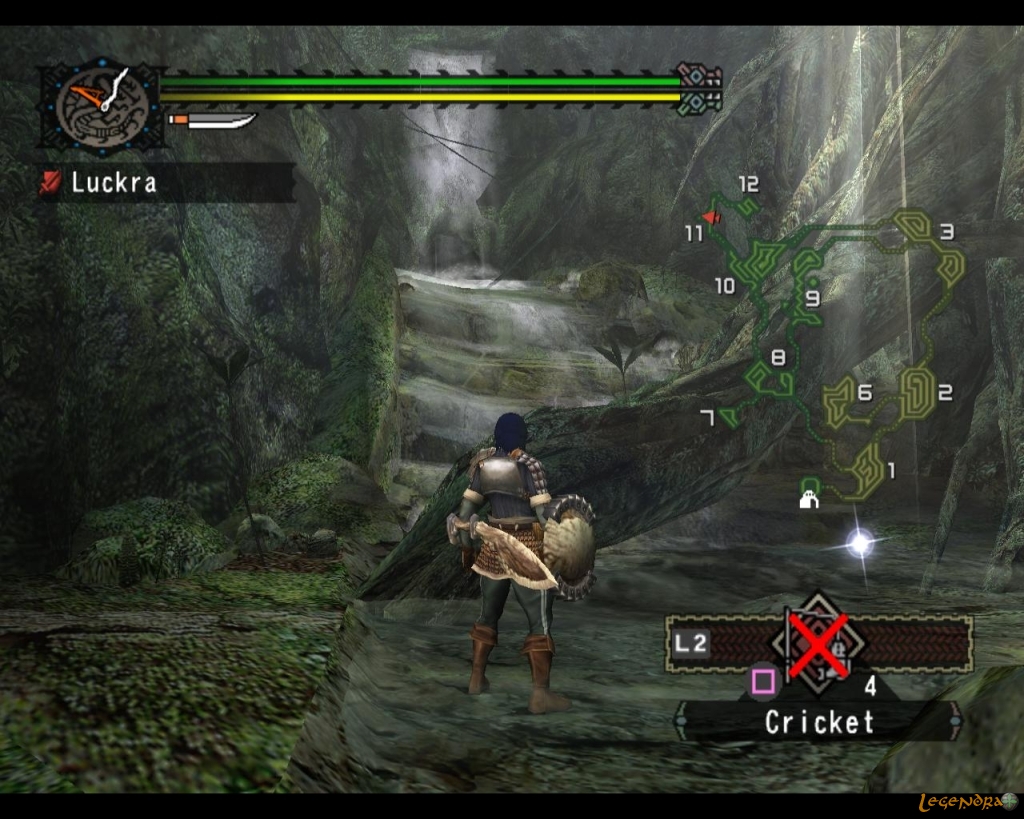
Task: Click the quest timer clock icon
Action: pos(102,103)
